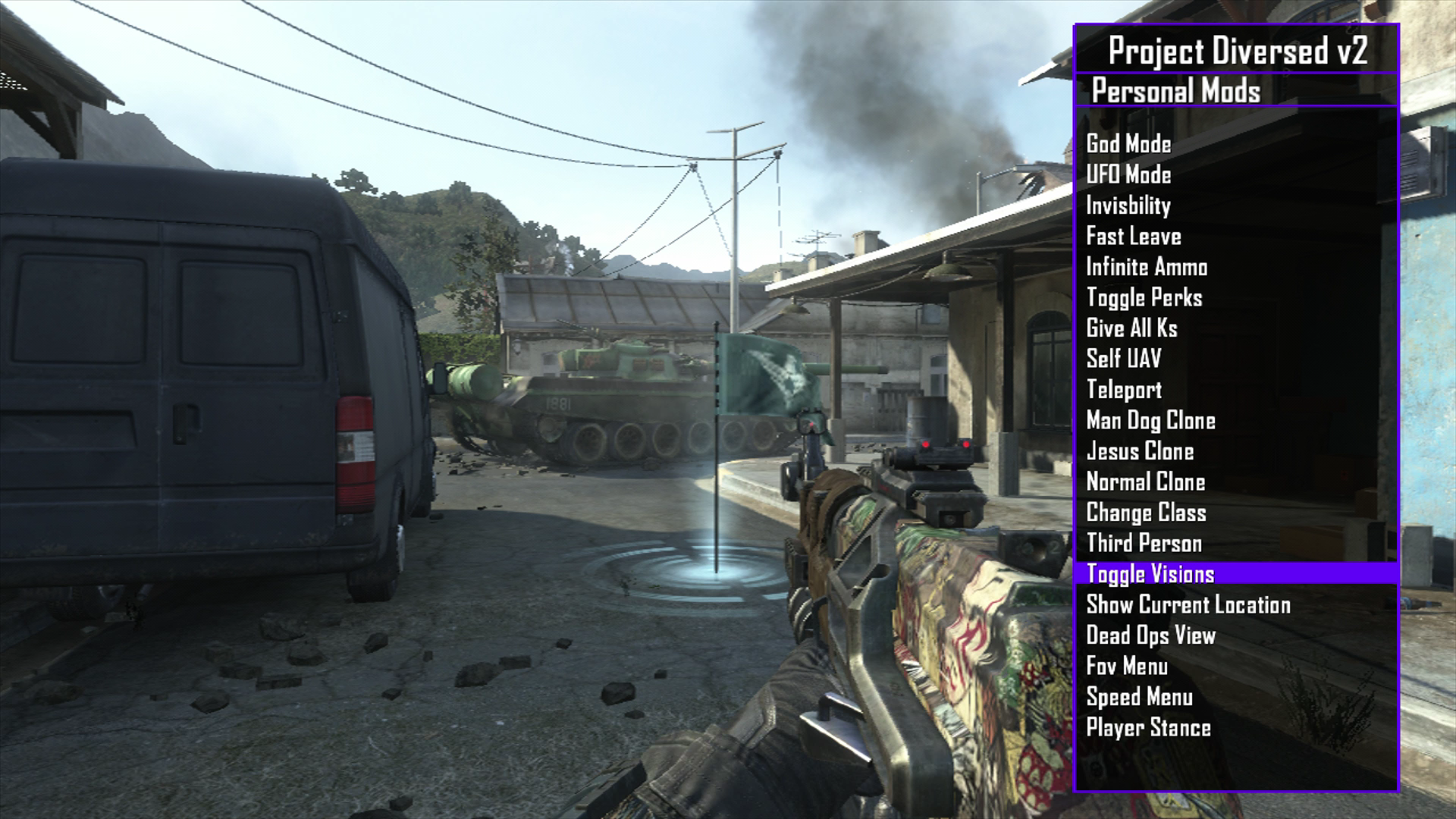The image size is (1456, 819).
Task: Click the highlighted Toggle Visions entry
Action: coord(1150,574)
